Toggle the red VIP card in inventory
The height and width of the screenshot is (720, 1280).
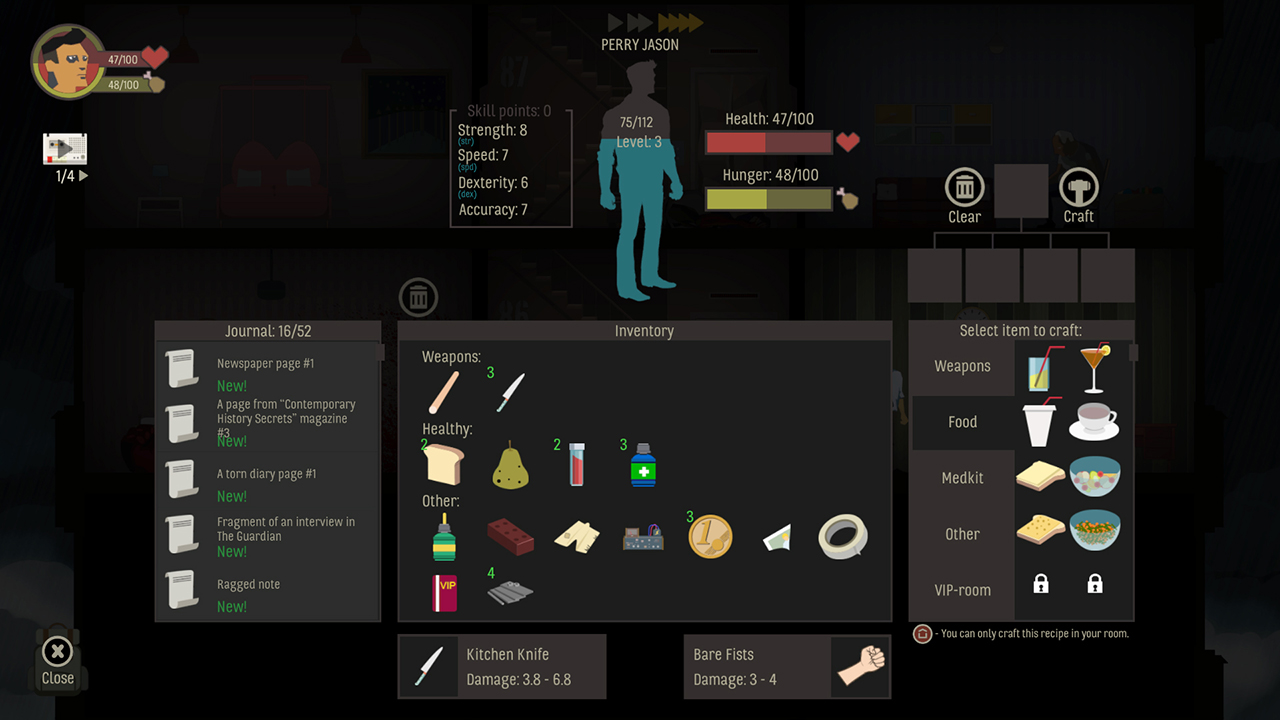tap(443, 593)
